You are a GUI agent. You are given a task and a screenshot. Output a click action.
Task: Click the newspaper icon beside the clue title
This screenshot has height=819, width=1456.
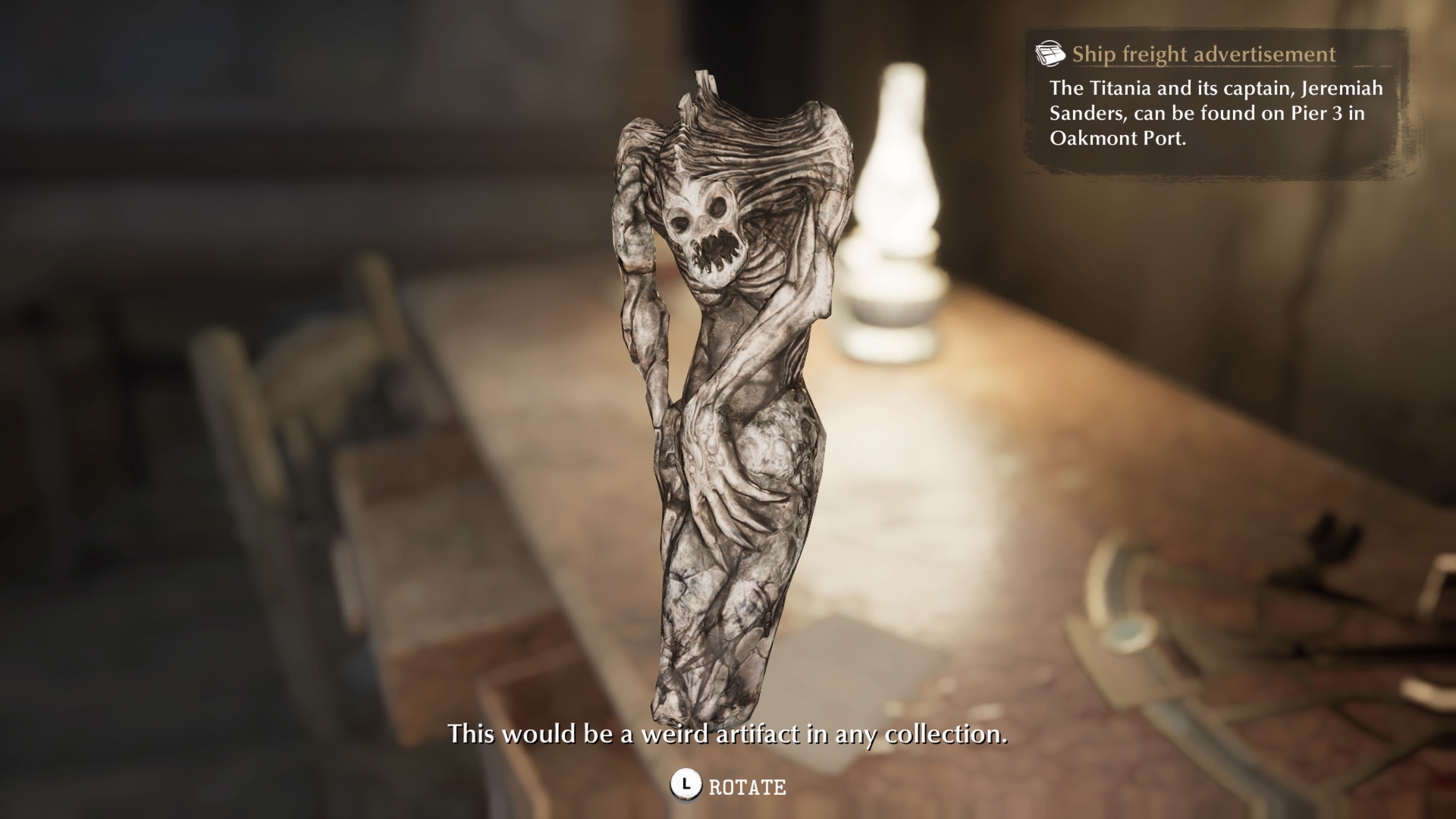pyautogui.click(x=1050, y=54)
